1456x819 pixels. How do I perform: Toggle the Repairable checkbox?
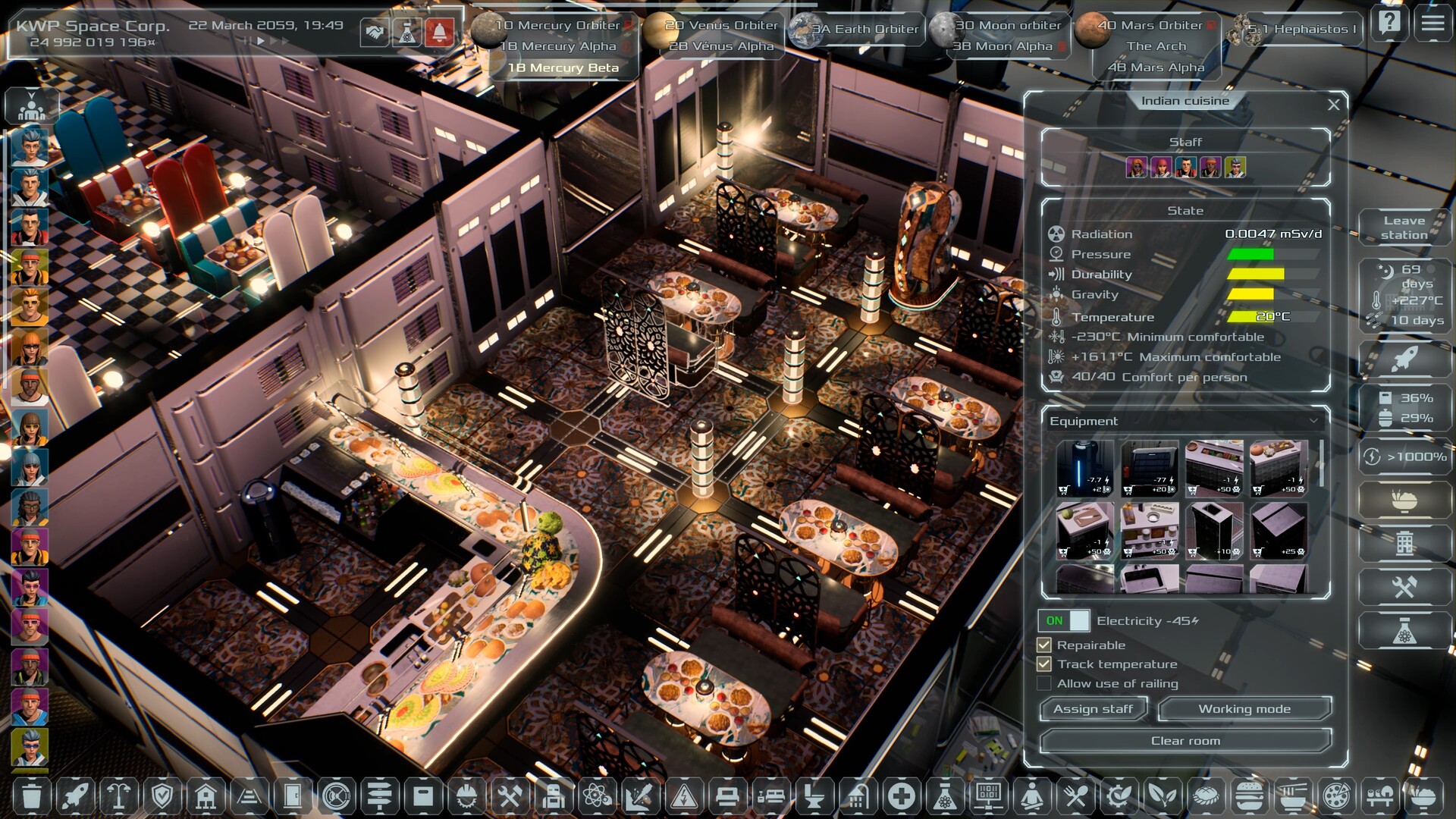click(x=1044, y=645)
